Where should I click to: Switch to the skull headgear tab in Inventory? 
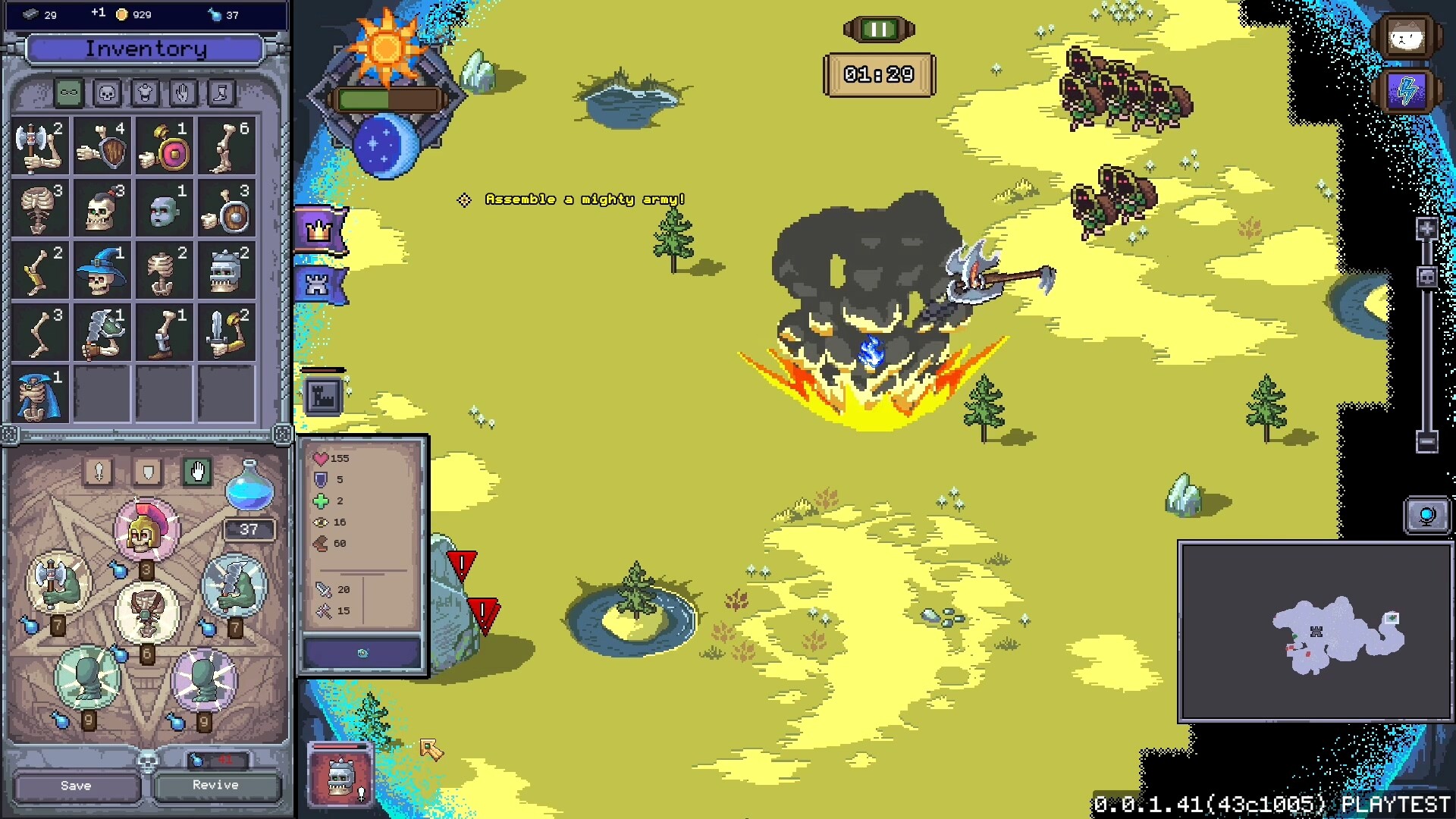point(106,93)
